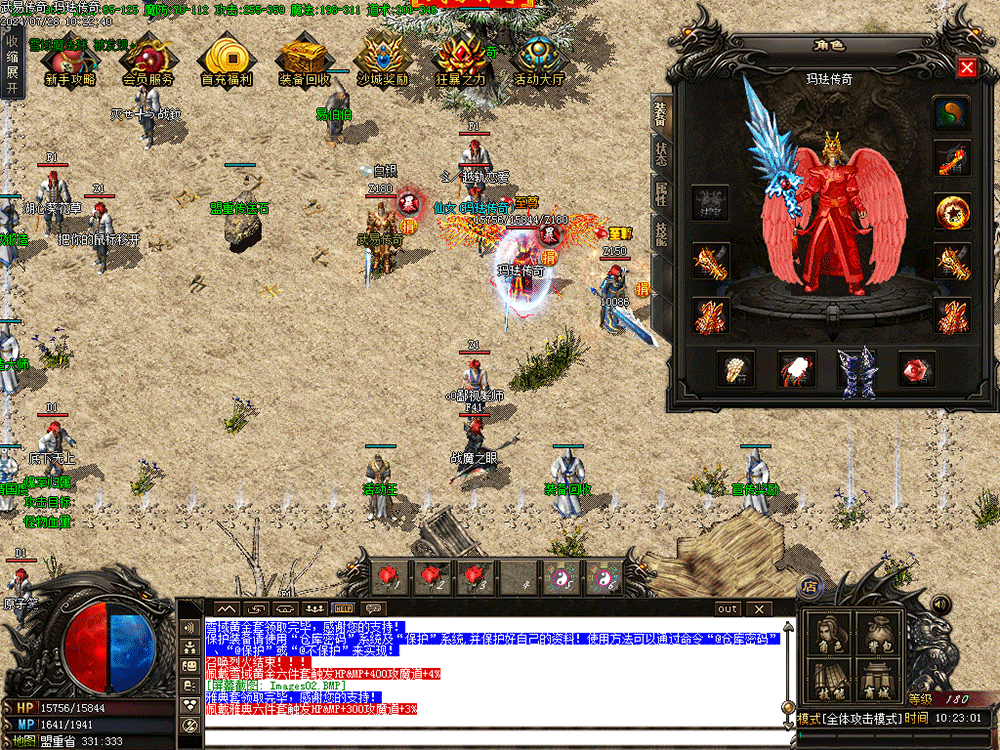The height and width of the screenshot is (750, 1000).
Task: Open the 首充福利 first recharge bonus
Action: [x=226, y=59]
